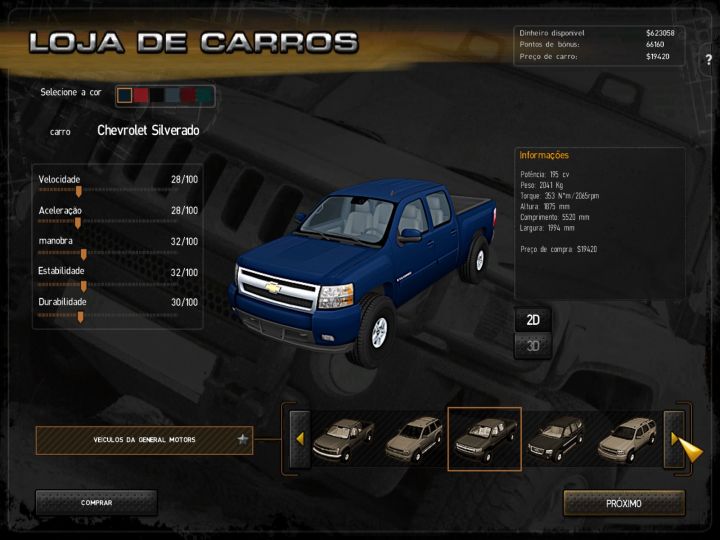Image resolution: width=720 pixels, height=540 pixels.
Task: Select the highlighted Silverado thumbnail
Action: (484, 439)
